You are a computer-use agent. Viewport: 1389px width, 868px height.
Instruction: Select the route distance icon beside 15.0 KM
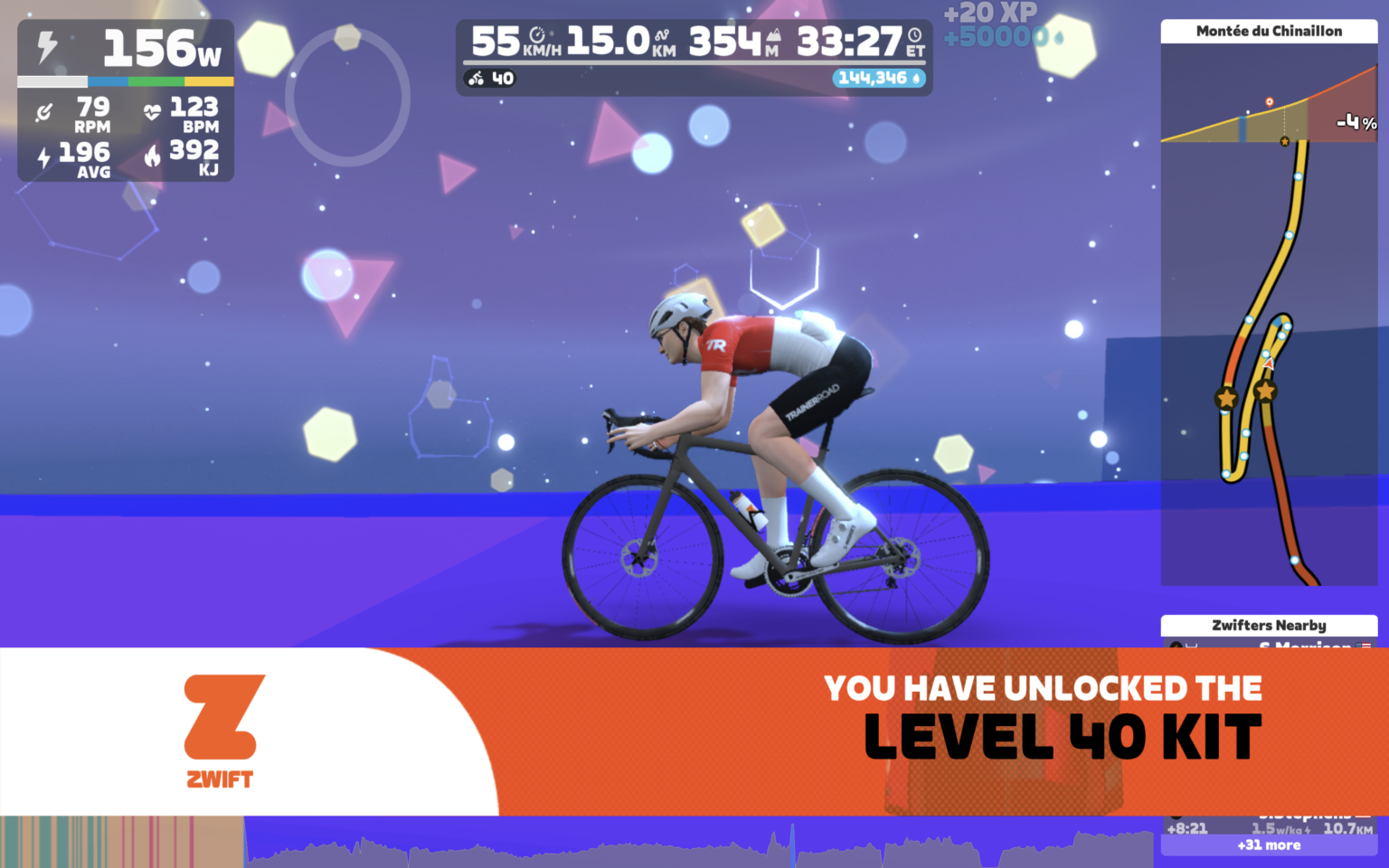point(663,33)
